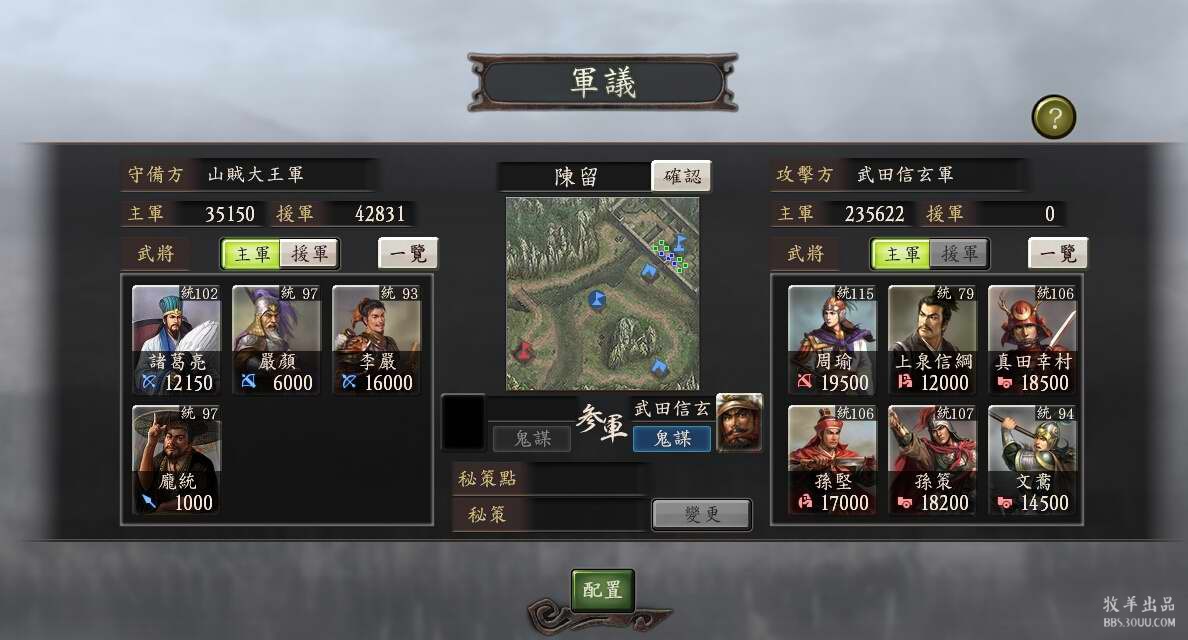This screenshot has width=1188, height=640.
Task: Pick the 孫堅 general card
Action: click(x=832, y=460)
